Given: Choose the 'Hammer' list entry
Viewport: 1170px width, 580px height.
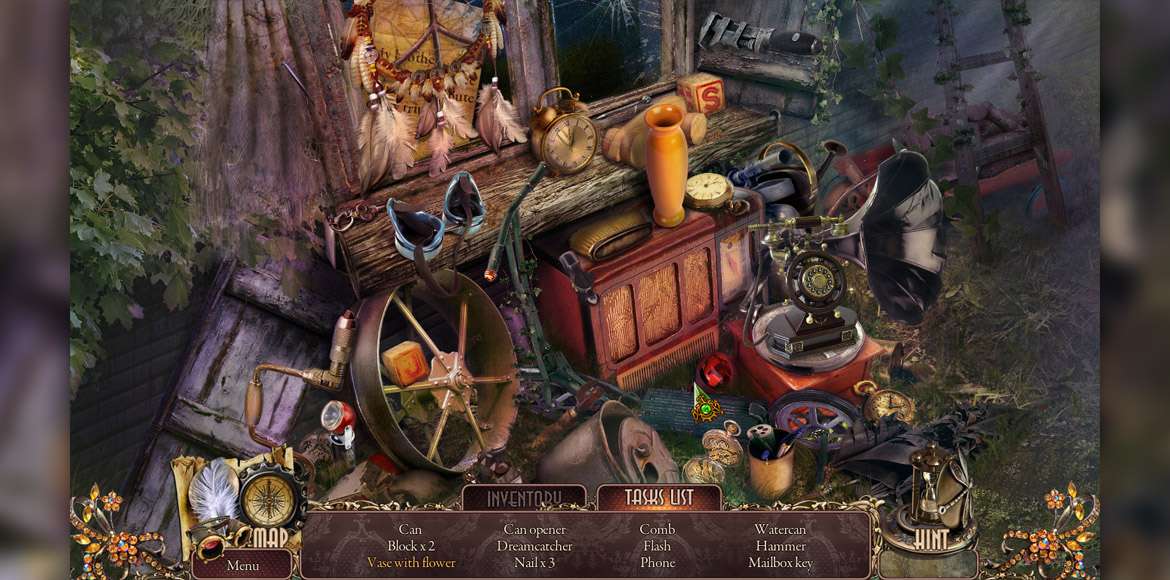Looking at the screenshot, I should [x=781, y=546].
